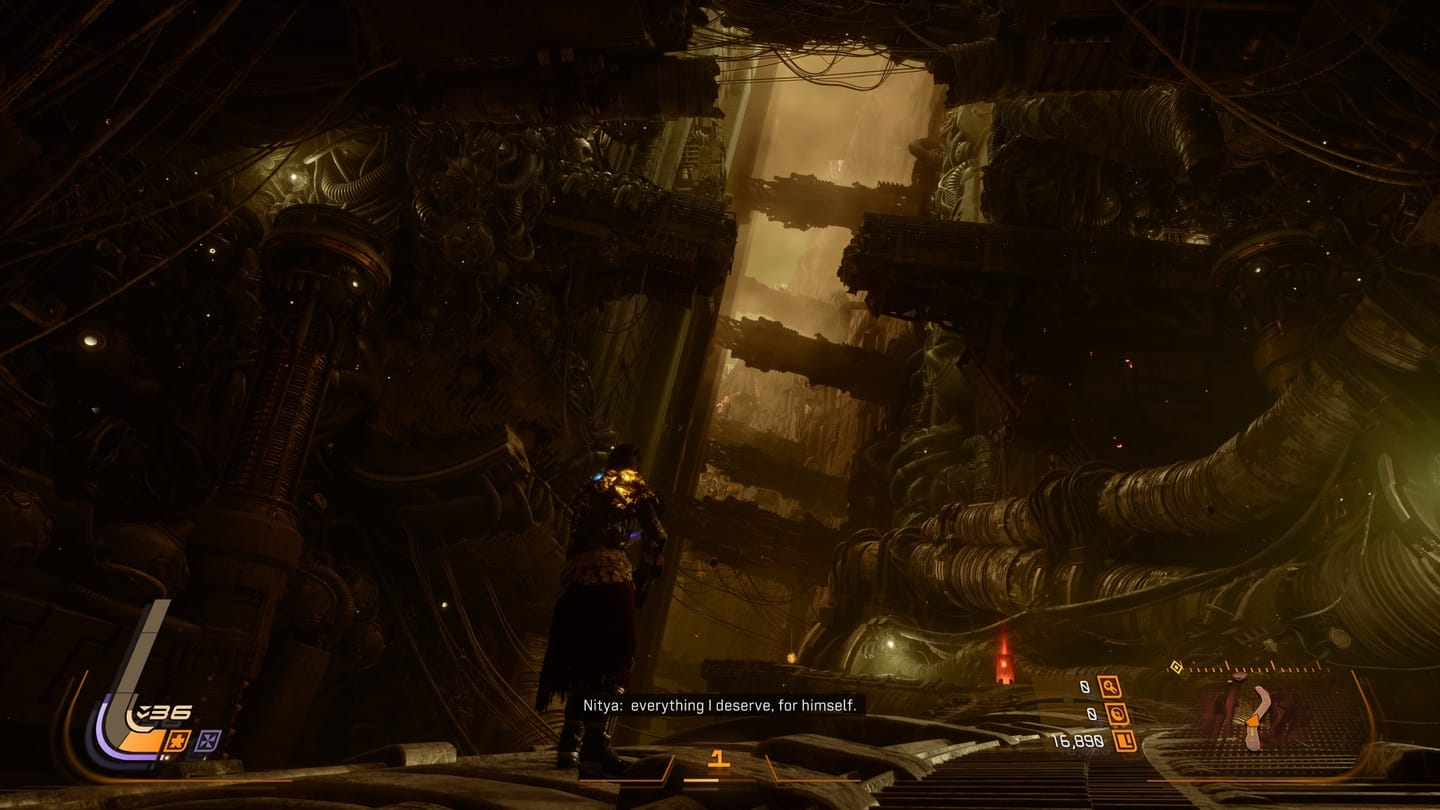Click the icon beside the 16,890 counter
This screenshot has height=810, width=1440.
[x=1123, y=741]
